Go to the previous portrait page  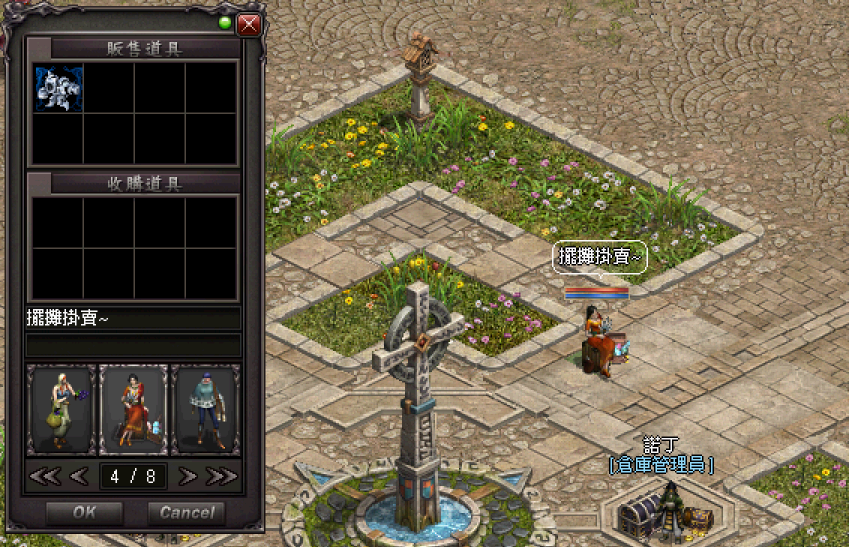pos(79,476)
